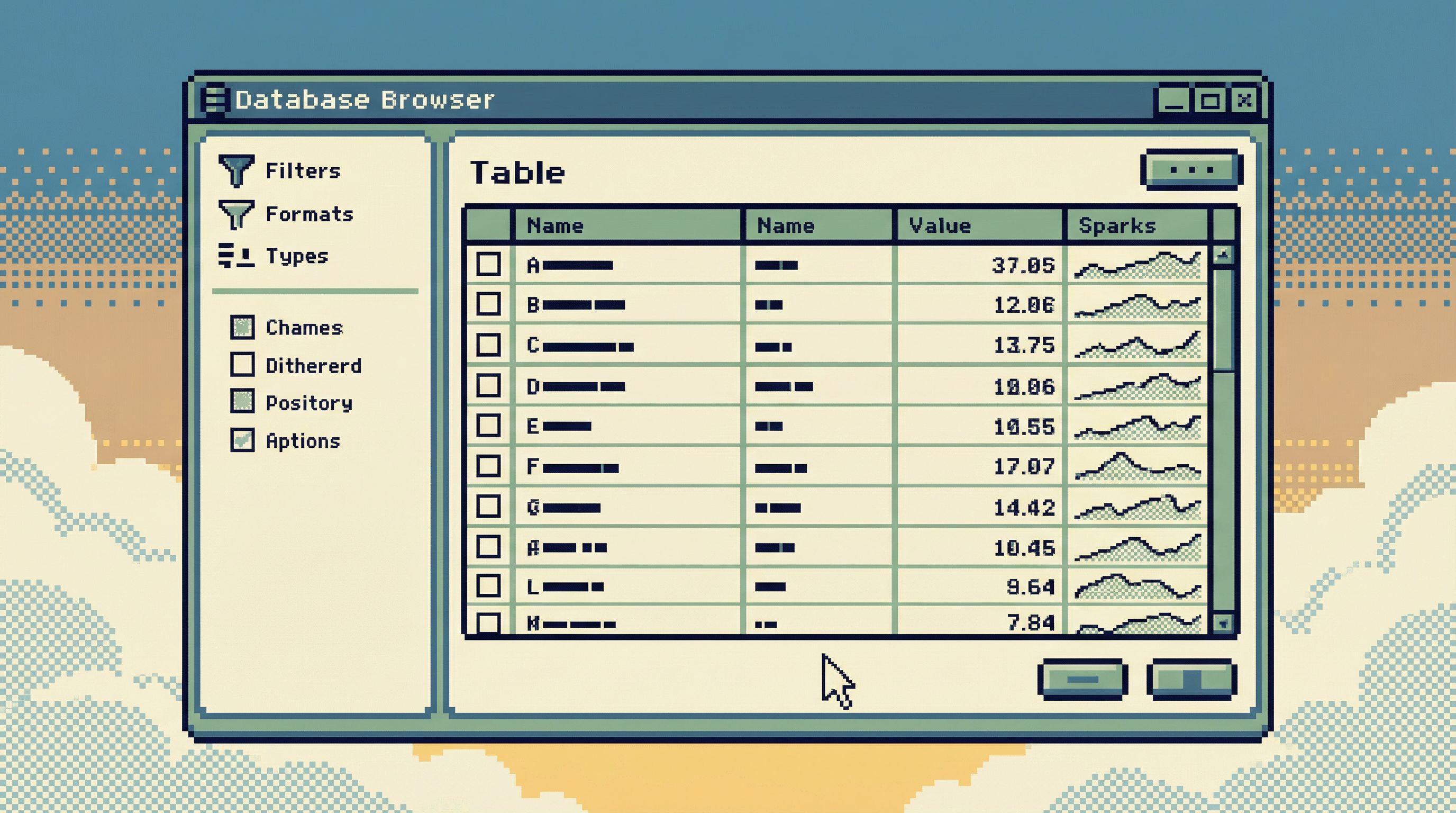Click the bottom button with a dash

(x=1082, y=679)
